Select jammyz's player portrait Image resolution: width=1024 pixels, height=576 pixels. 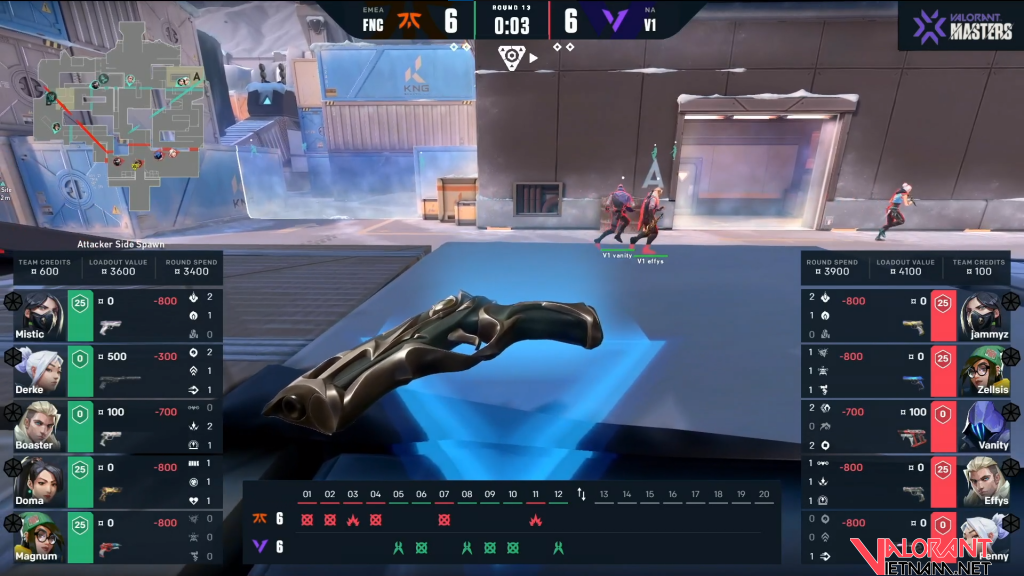tap(985, 315)
